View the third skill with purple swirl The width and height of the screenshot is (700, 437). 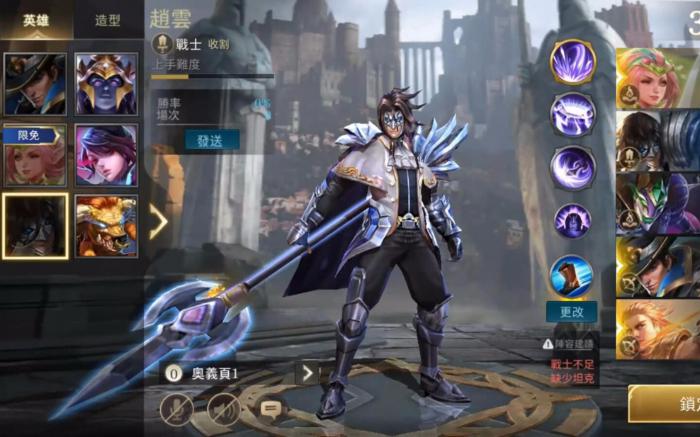[x=573, y=167]
